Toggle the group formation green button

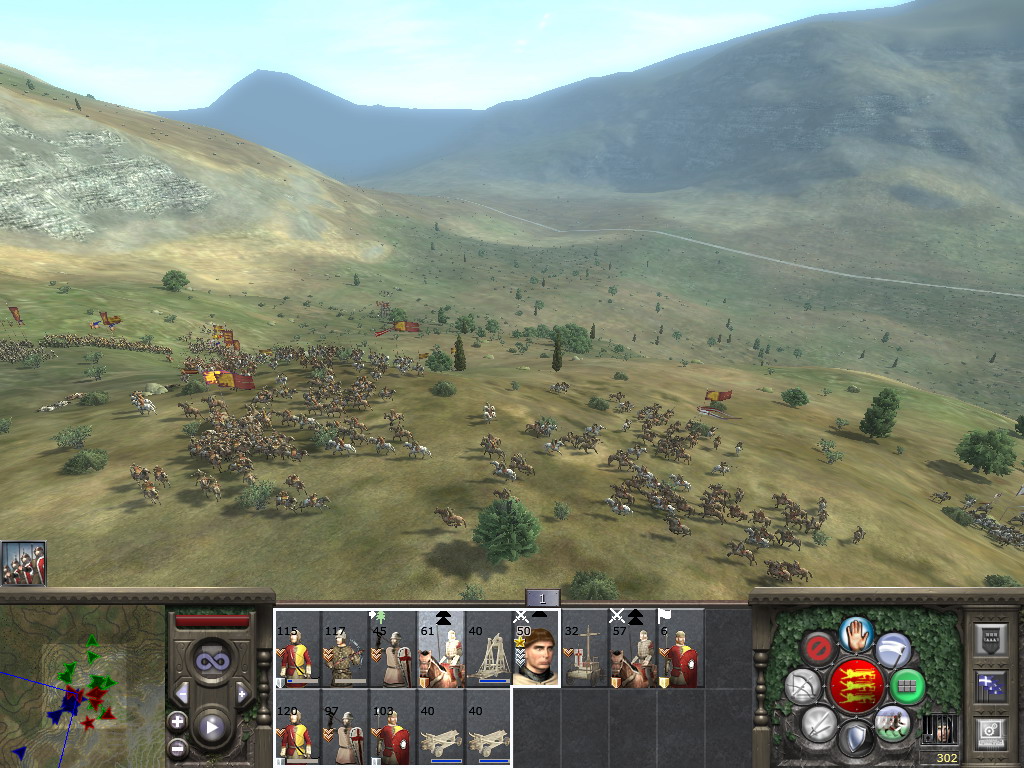[x=907, y=686]
